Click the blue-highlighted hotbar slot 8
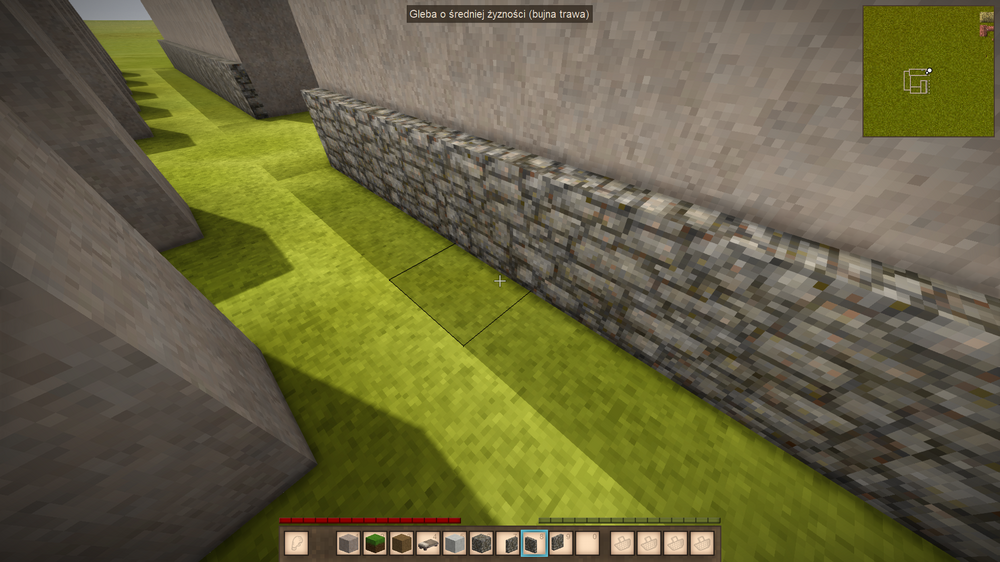The width and height of the screenshot is (1000, 562). pos(535,543)
